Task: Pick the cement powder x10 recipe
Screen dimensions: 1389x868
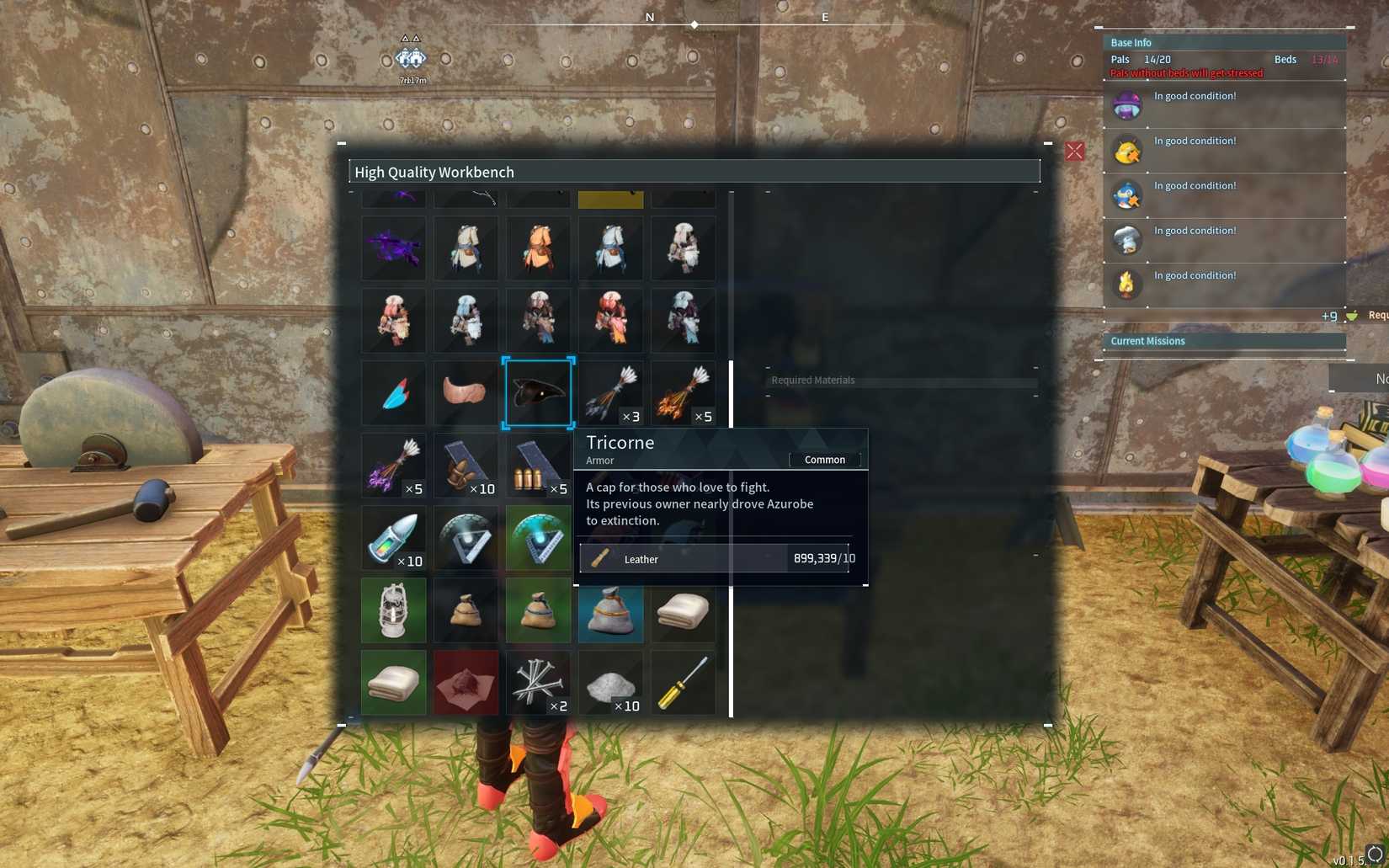Action: point(610,683)
